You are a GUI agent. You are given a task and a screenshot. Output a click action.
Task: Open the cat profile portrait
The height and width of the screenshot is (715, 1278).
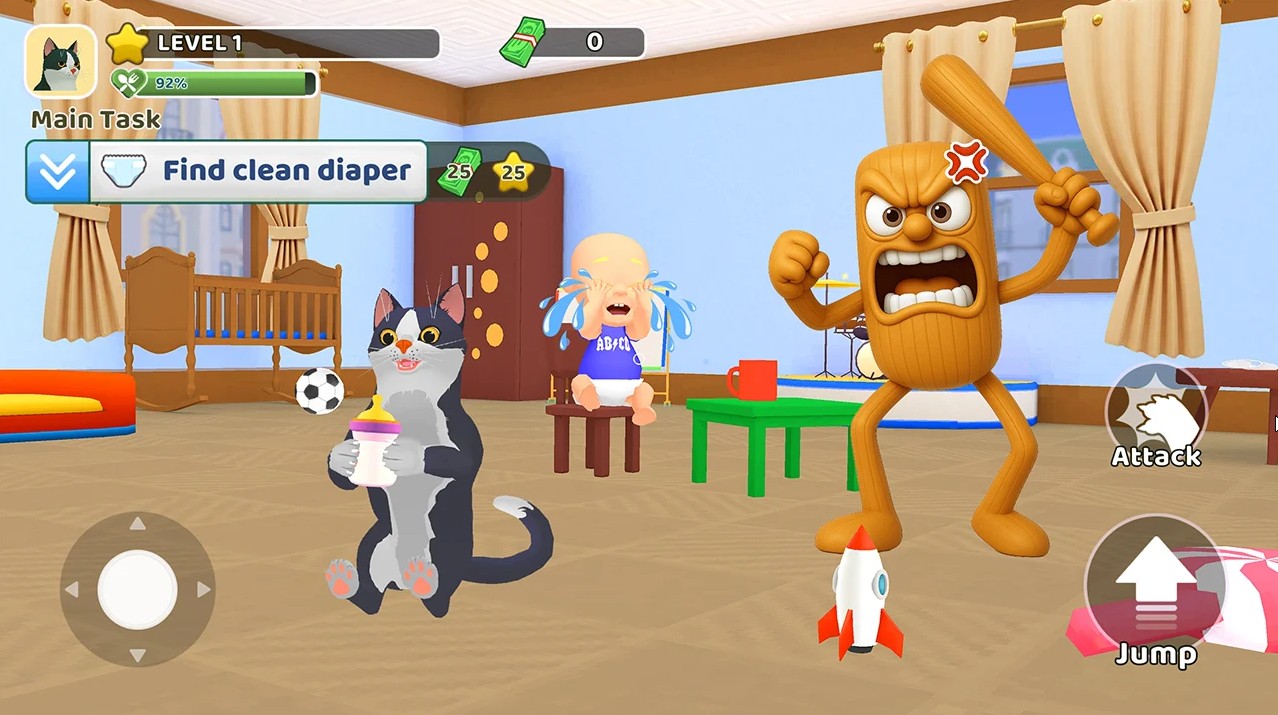click(61, 62)
